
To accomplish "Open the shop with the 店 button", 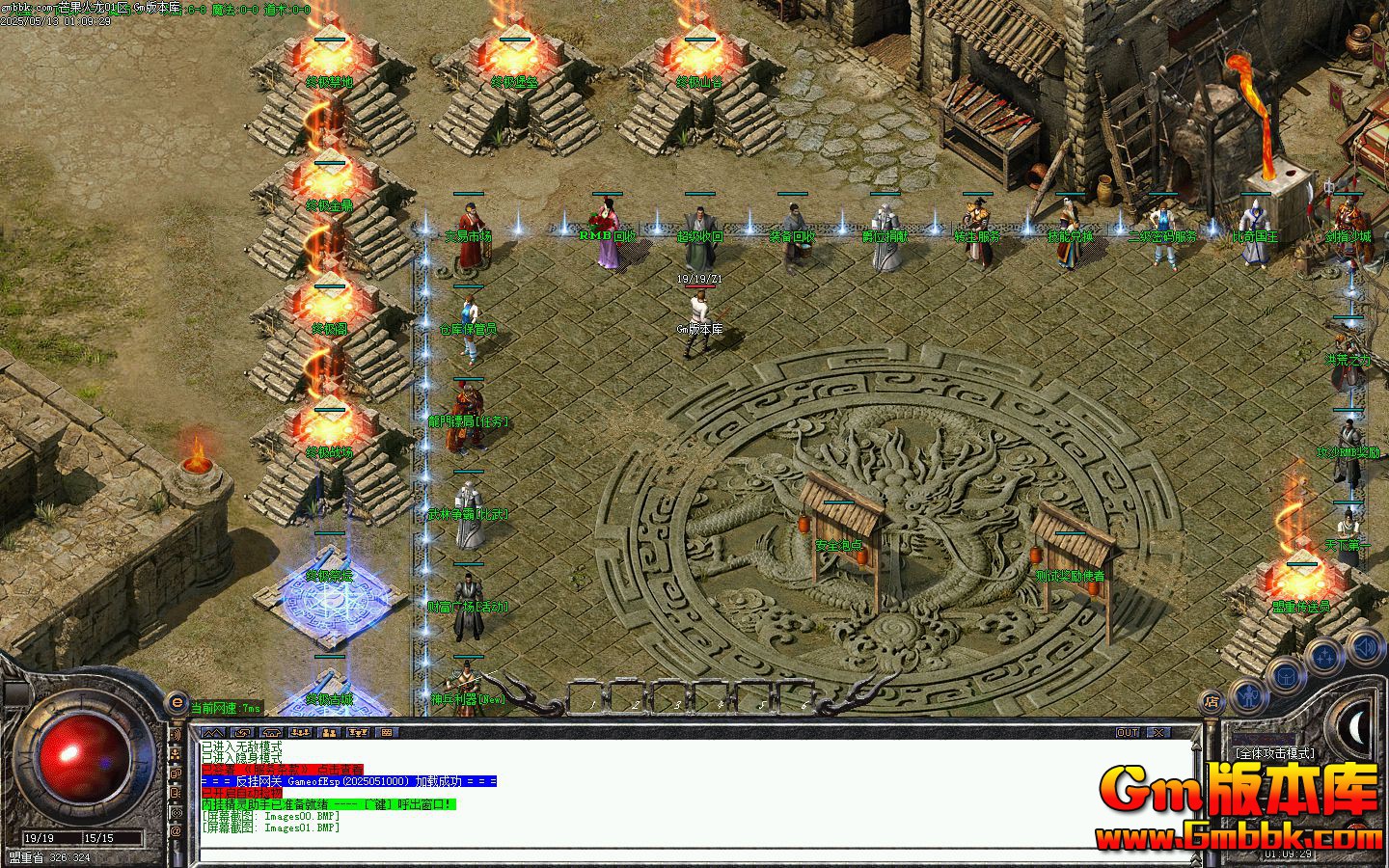I will (x=1211, y=703).
